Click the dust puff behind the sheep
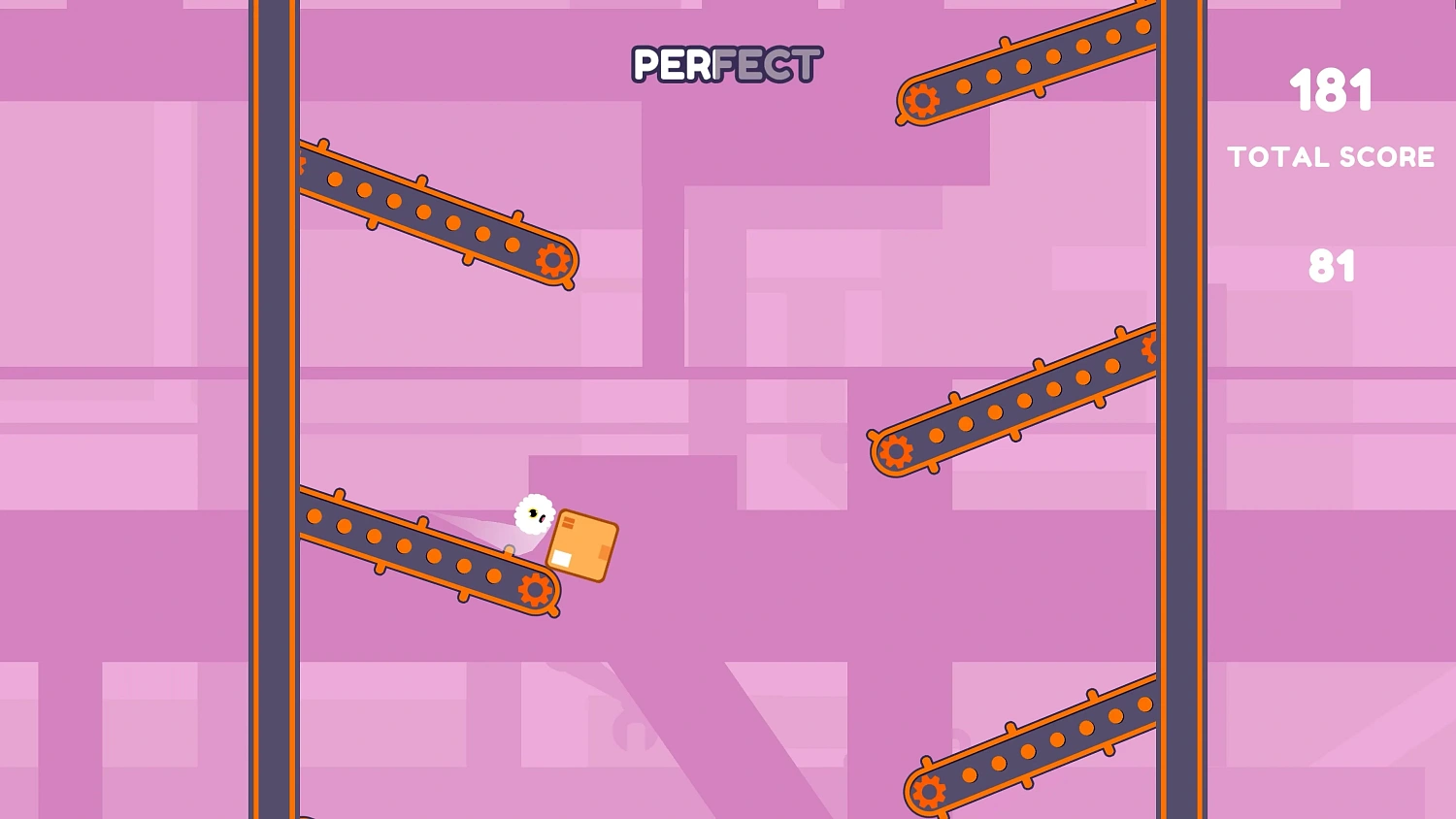Screen dimensions: 1456x819 (490, 532)
